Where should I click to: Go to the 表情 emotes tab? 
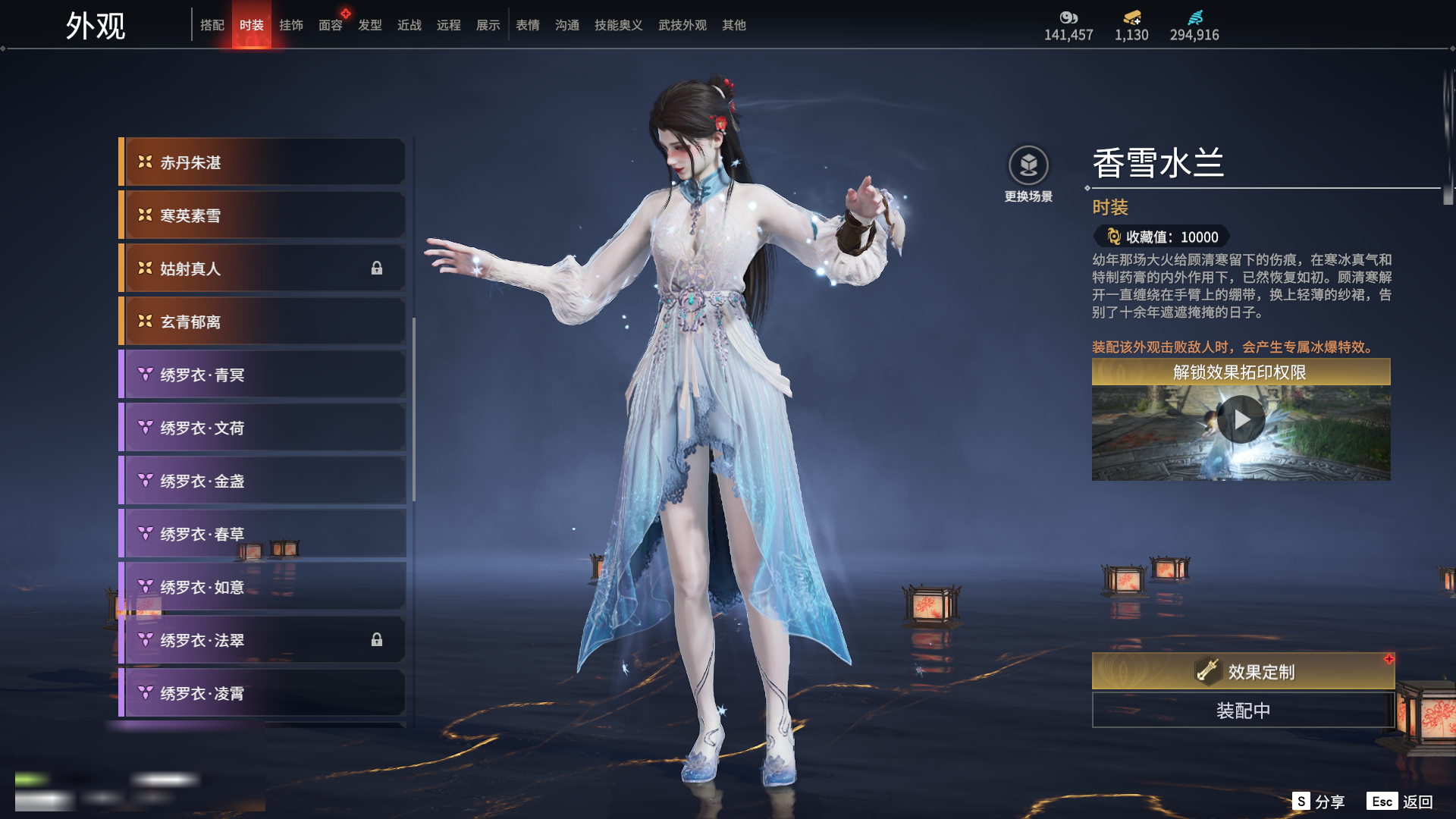(x=528, y=25)
